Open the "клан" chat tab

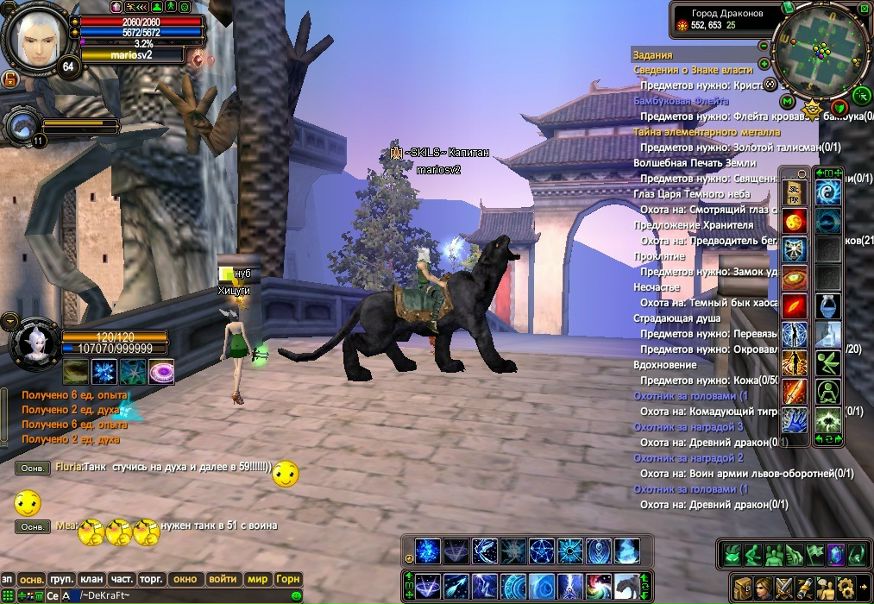(x=92, y=579)
